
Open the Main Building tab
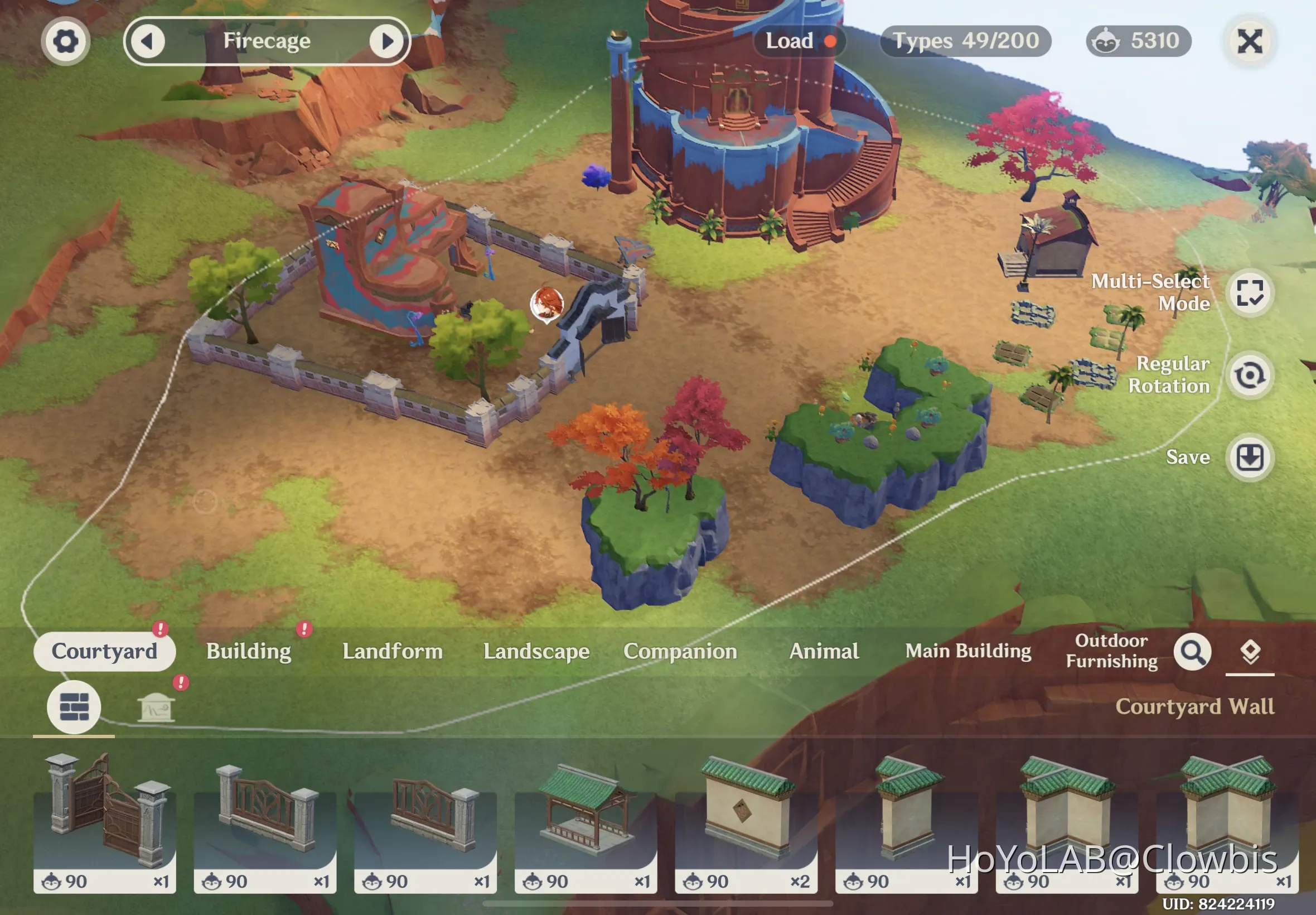pos(968,651)
